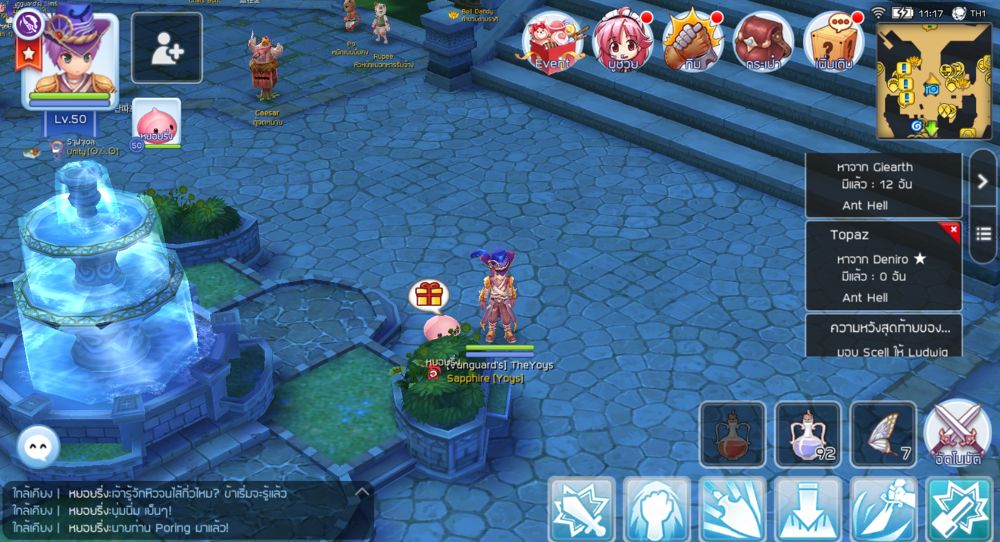Select the Glearth Ant Hell quest entry

883,185
